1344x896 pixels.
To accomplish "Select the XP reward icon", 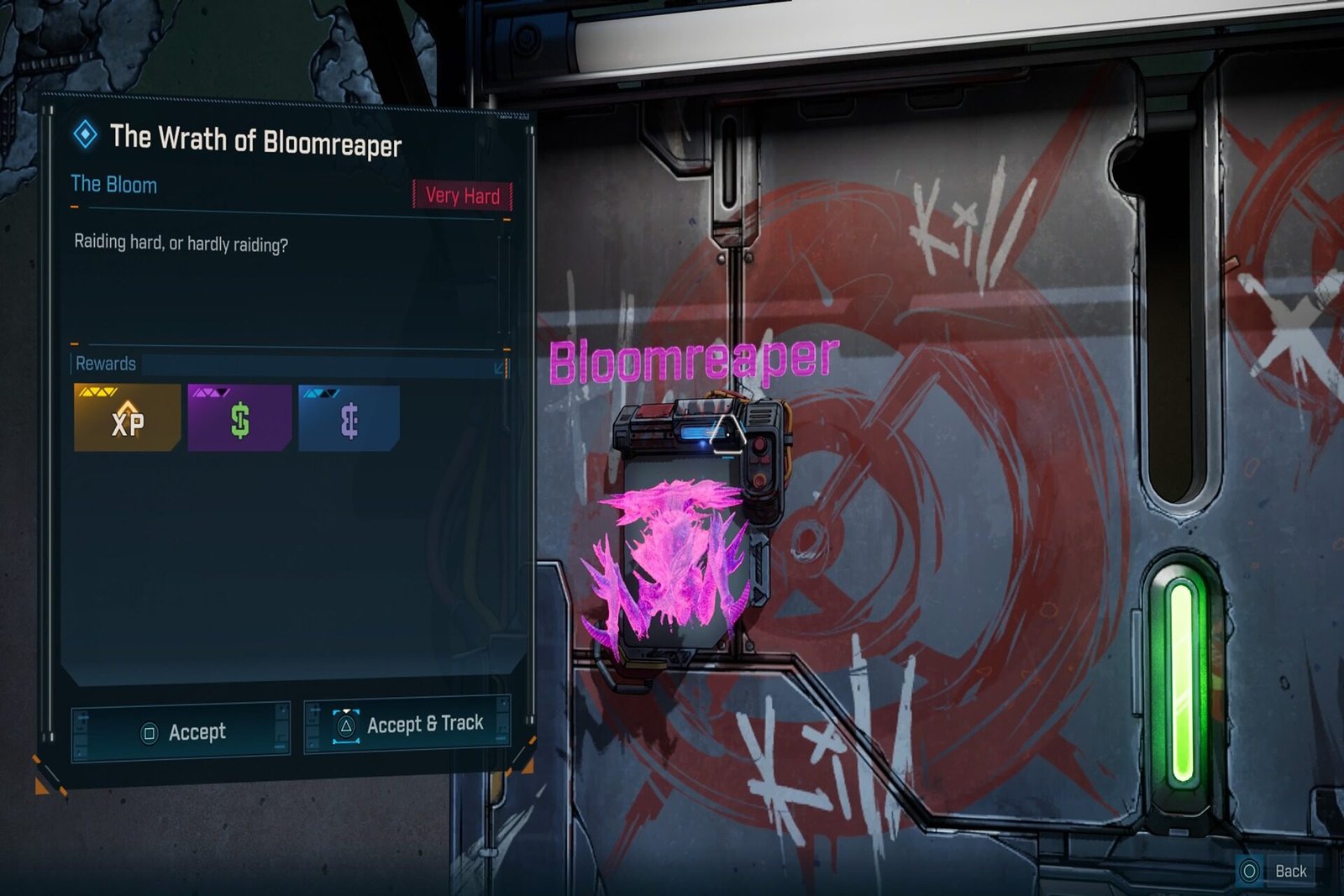I will [x=128, y=420].
